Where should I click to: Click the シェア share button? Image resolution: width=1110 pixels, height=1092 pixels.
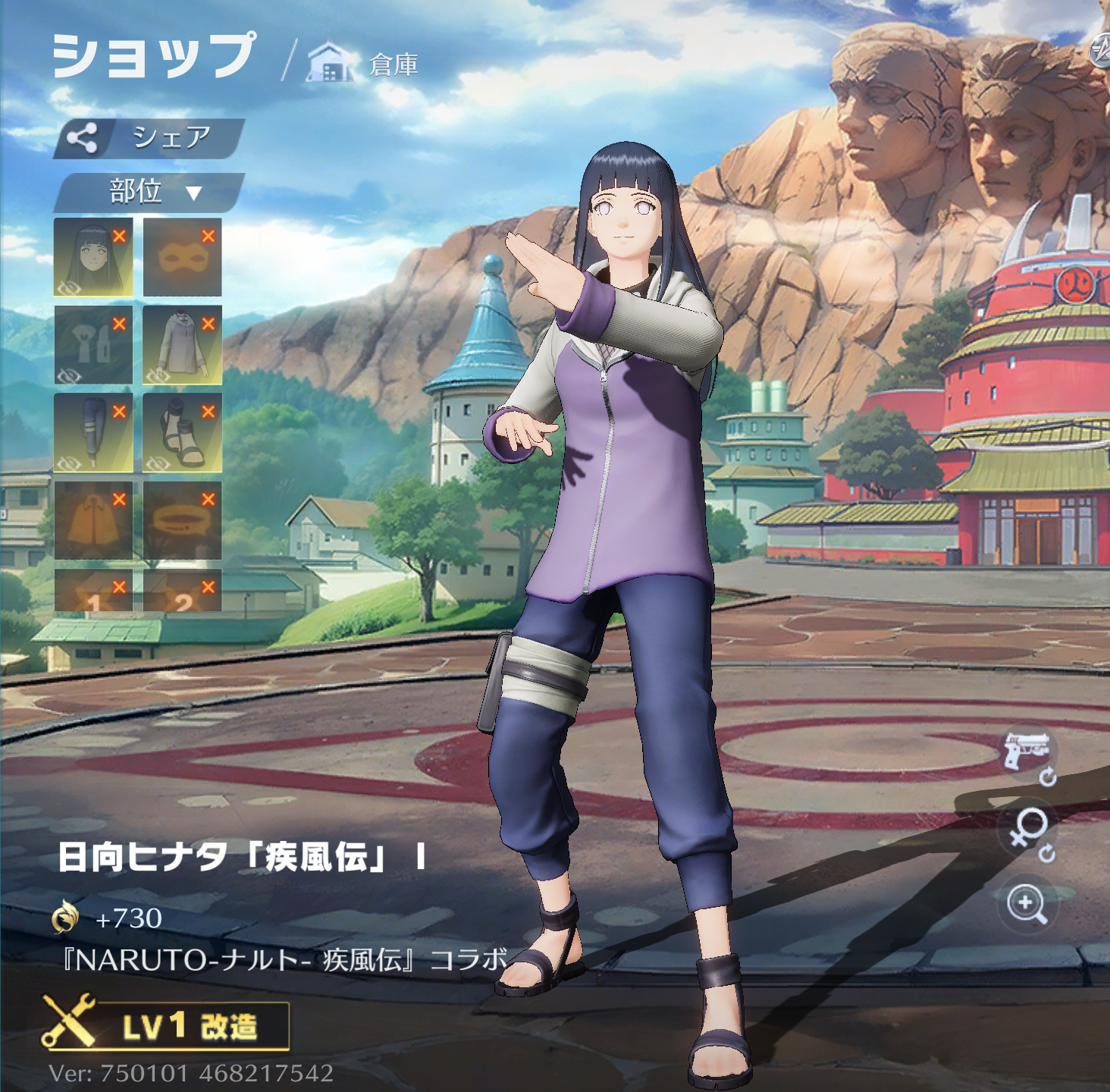[149, 138]
